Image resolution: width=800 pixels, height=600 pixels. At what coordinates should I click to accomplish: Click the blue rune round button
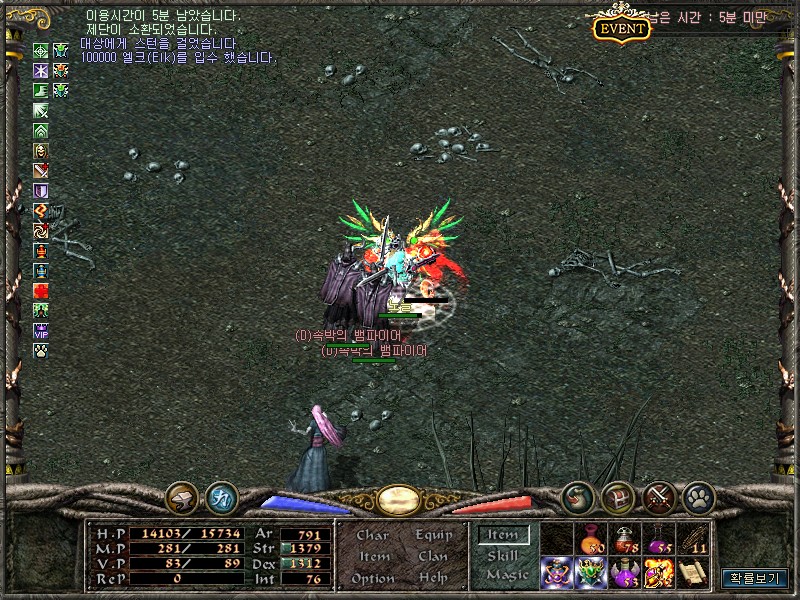tap(221, 497)
